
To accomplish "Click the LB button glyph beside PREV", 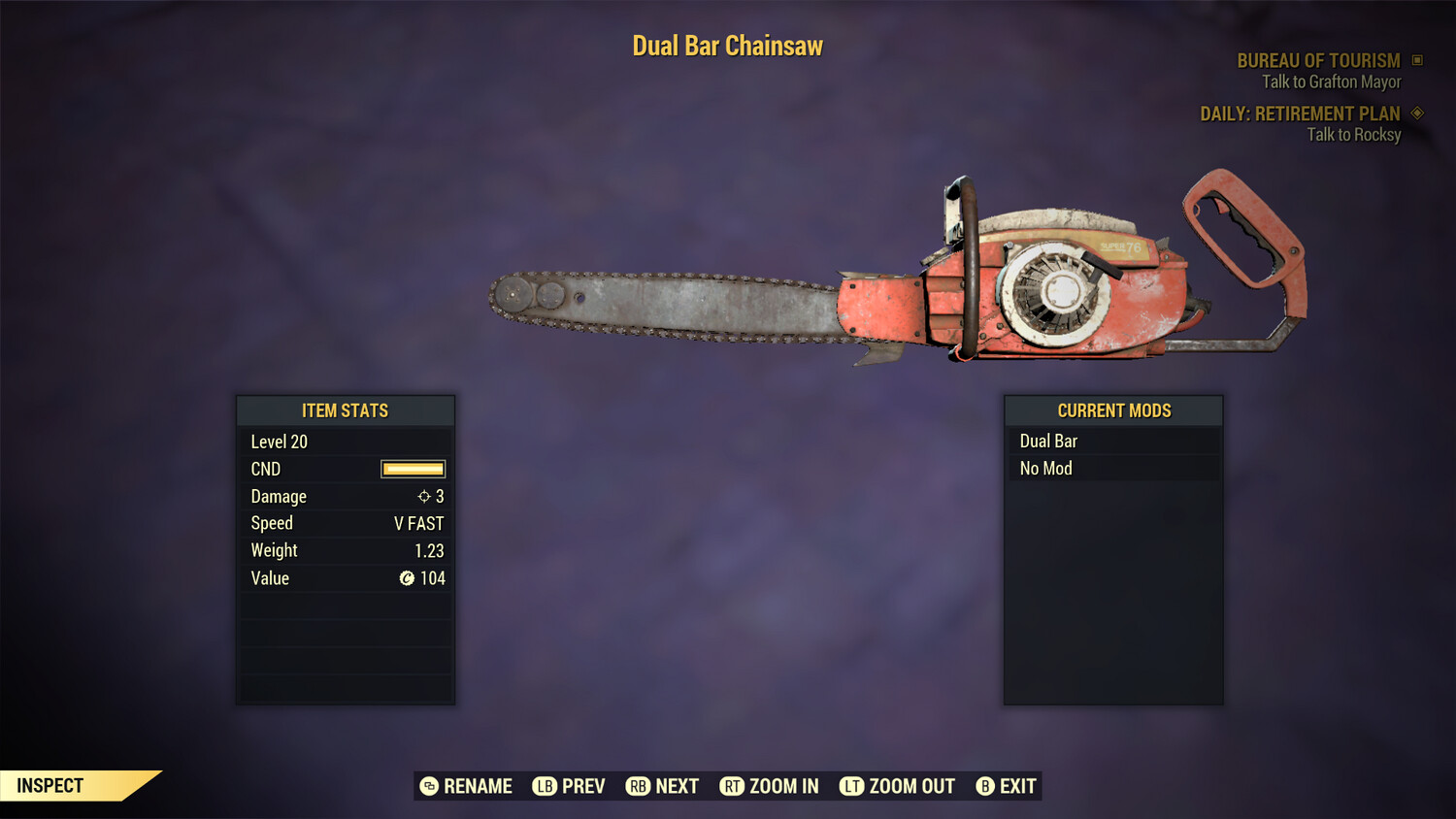I will pyautogui.click(x=544, y=786).
